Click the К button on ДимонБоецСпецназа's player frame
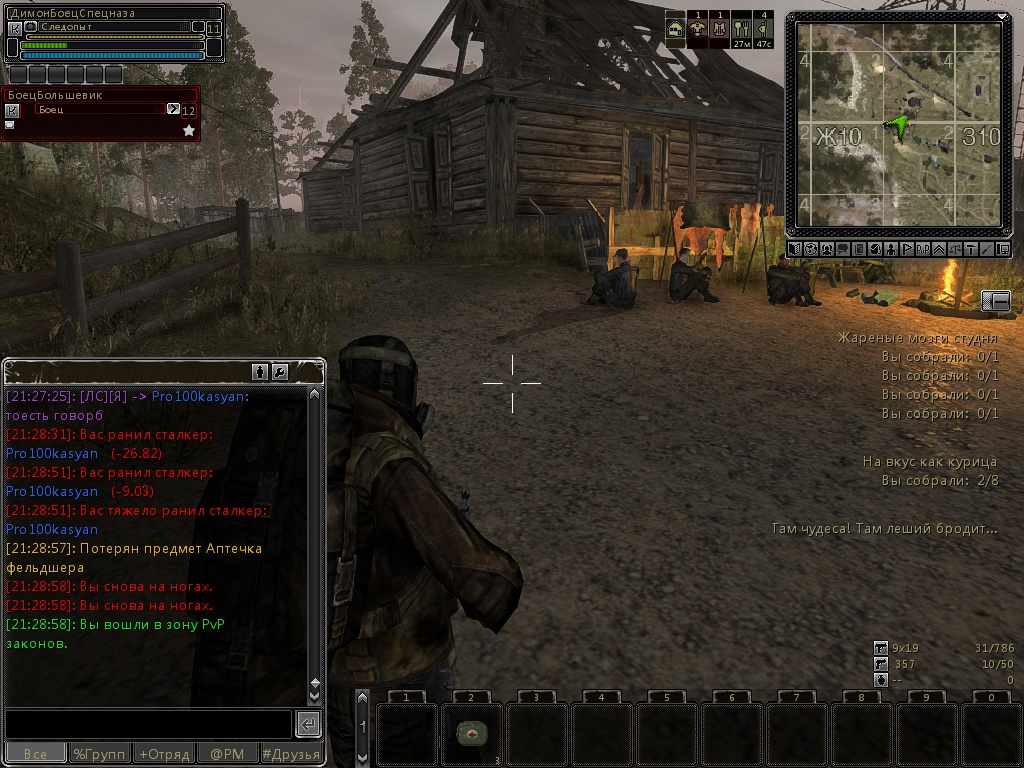 [x=14, y=29]
